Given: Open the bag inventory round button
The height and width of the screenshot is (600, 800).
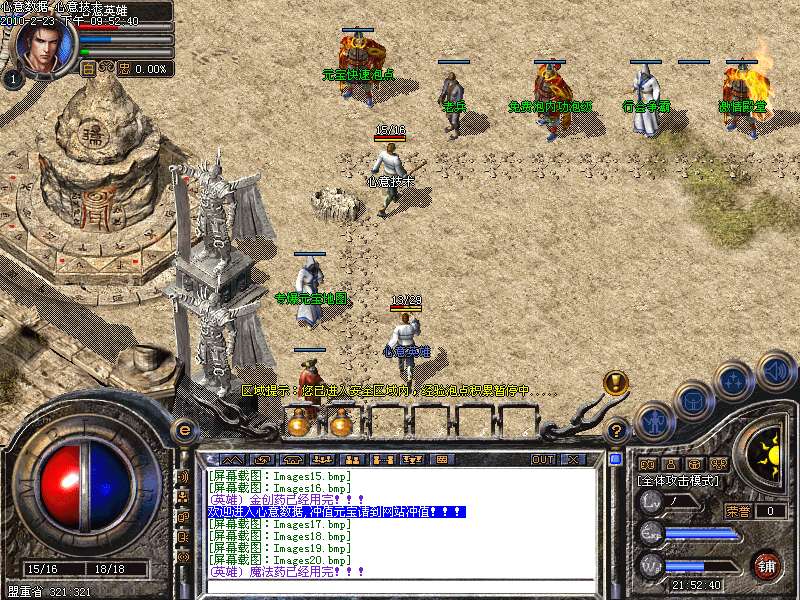Looking at the screenshot, I should coord(693,399).
